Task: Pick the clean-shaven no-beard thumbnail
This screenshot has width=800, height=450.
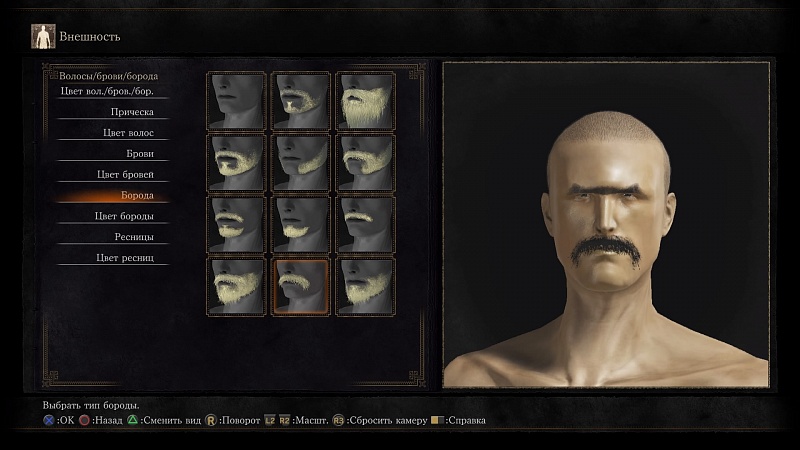Action: pos(237,101)
